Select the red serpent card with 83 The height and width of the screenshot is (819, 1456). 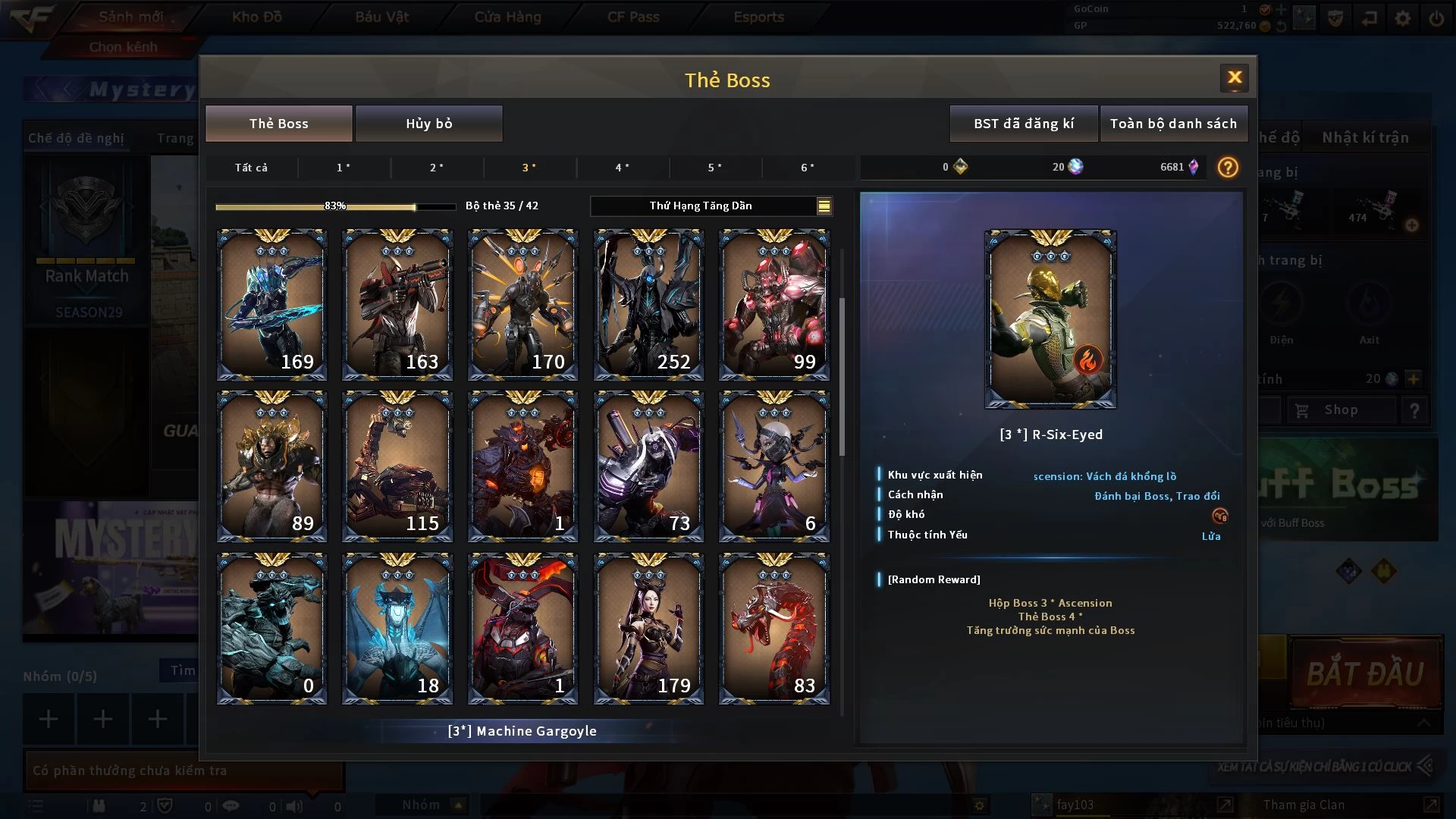coord(773,629)
